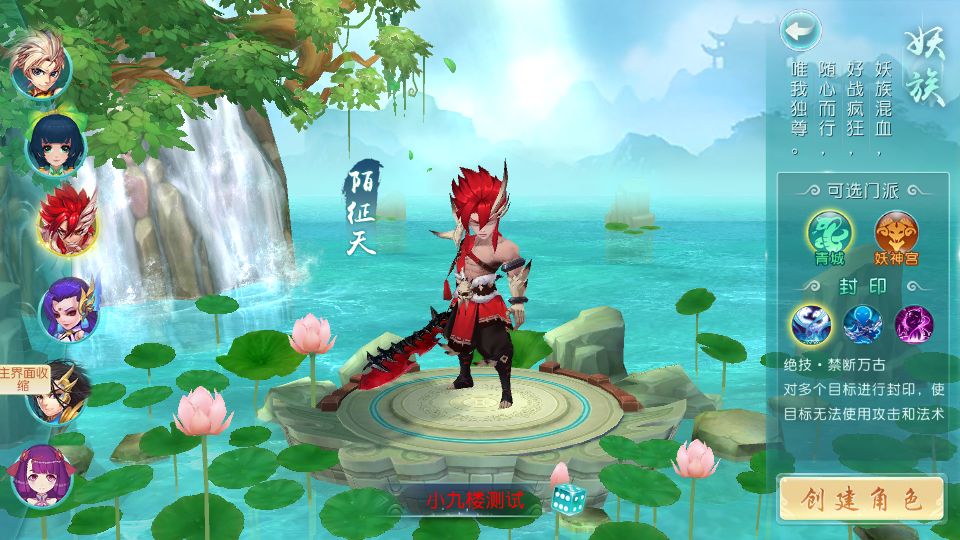The image size is (960, 540).
Task: Choose the dark-blue-haired girl portrait
Action: (x=56, y=144)
